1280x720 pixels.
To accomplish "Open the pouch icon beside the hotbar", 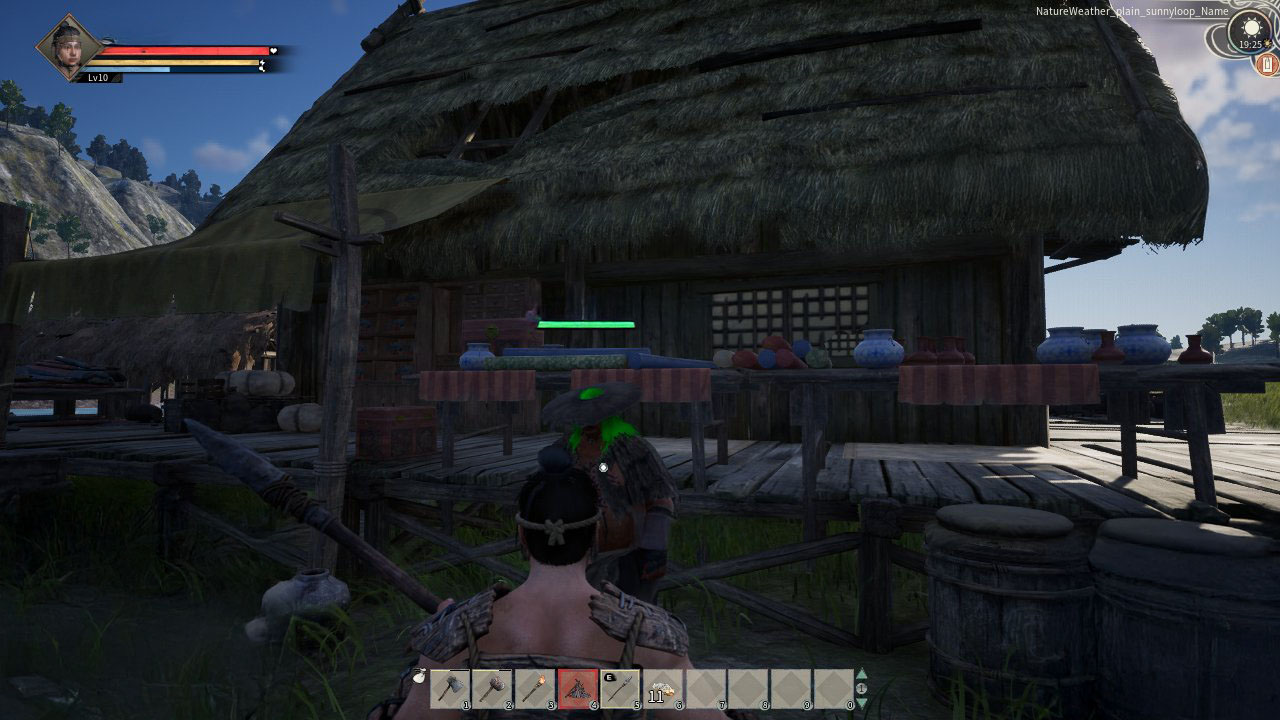I will 416,675.
